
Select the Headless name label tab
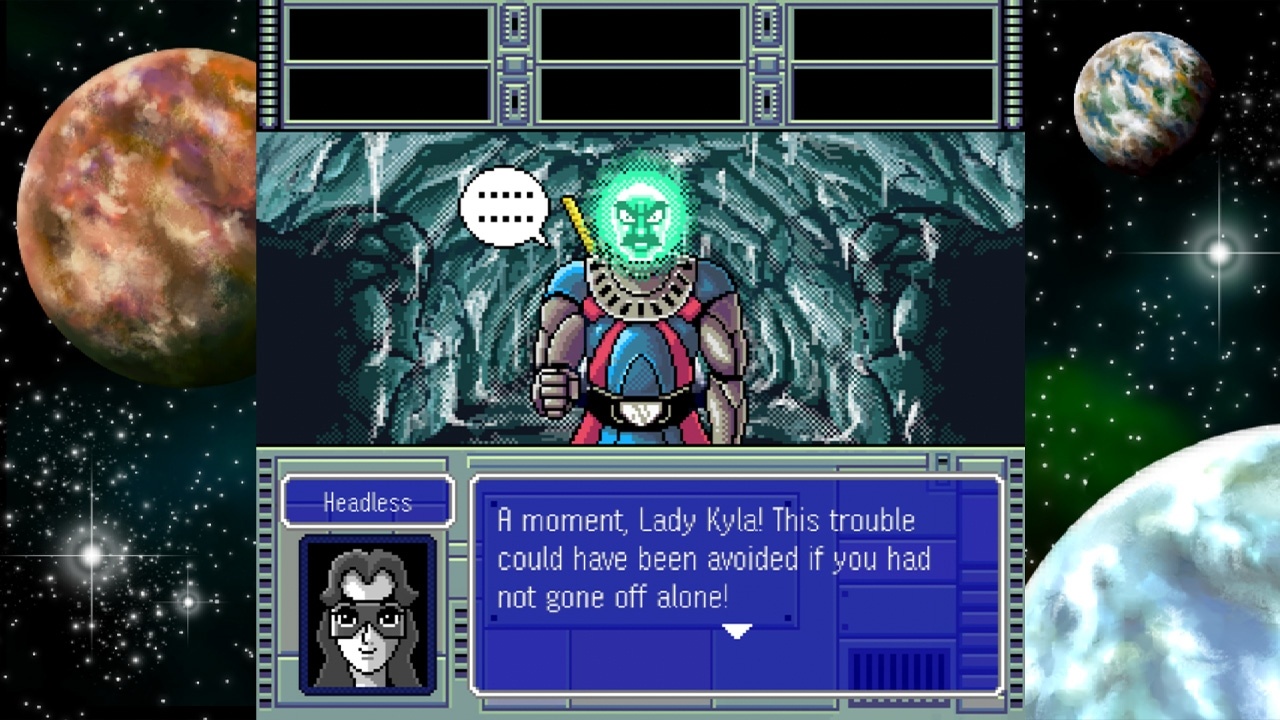pyautogui.click(x=366, y=503)
